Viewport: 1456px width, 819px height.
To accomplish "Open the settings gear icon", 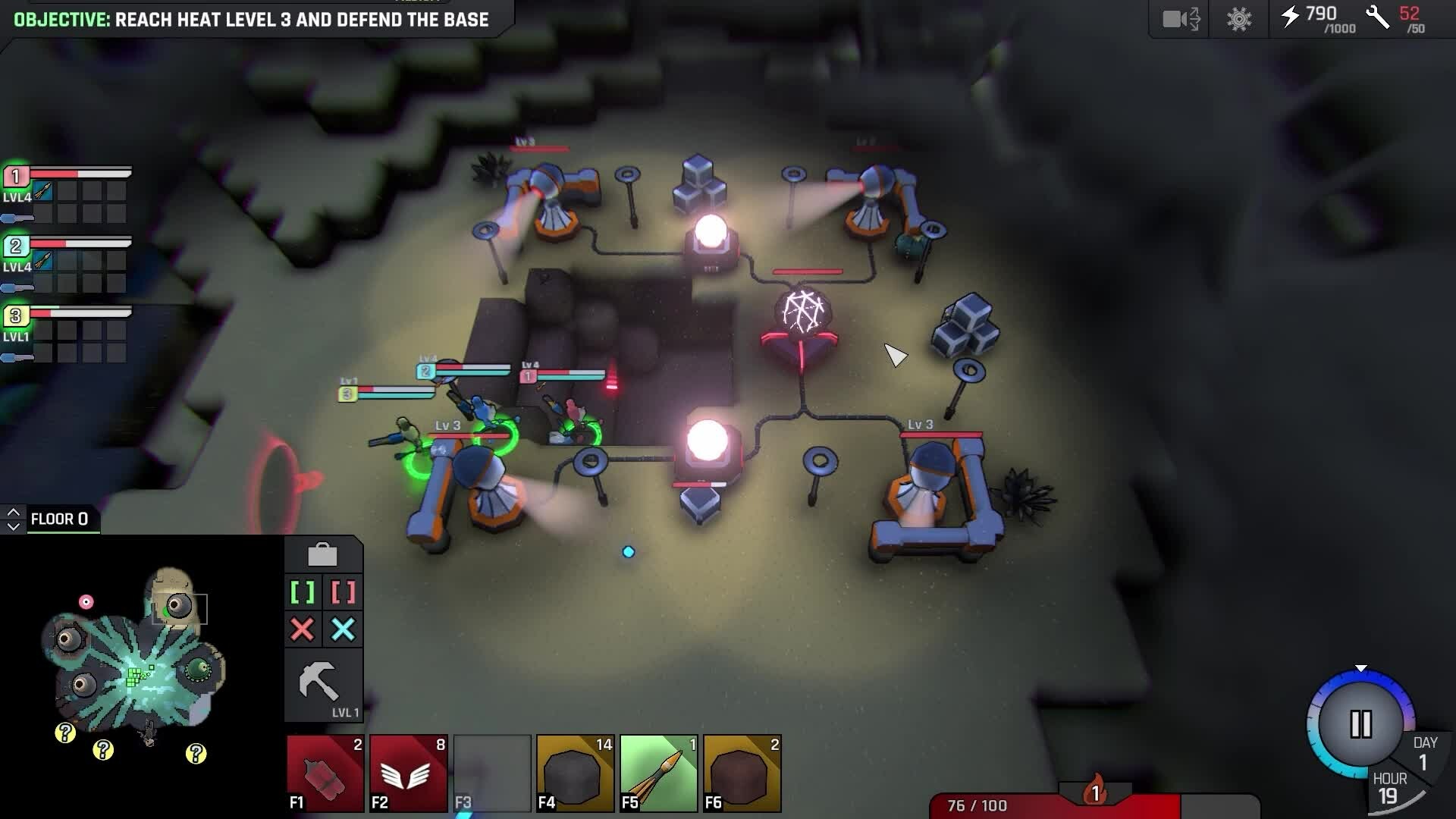I will pyautogui.click(x=1239, y=19).
